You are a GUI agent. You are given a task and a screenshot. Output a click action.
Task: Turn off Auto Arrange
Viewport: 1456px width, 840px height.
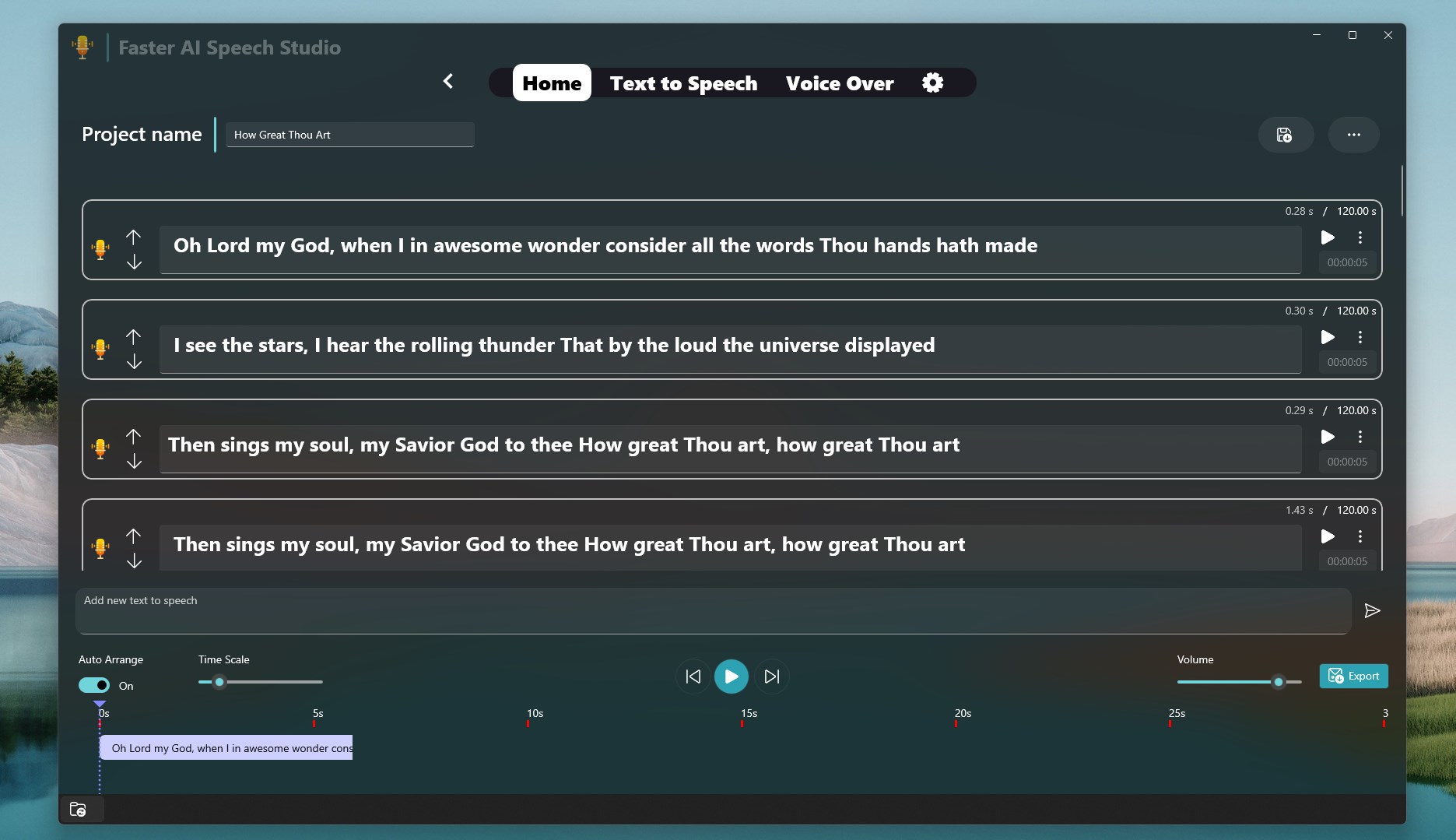tap(94, 685)
